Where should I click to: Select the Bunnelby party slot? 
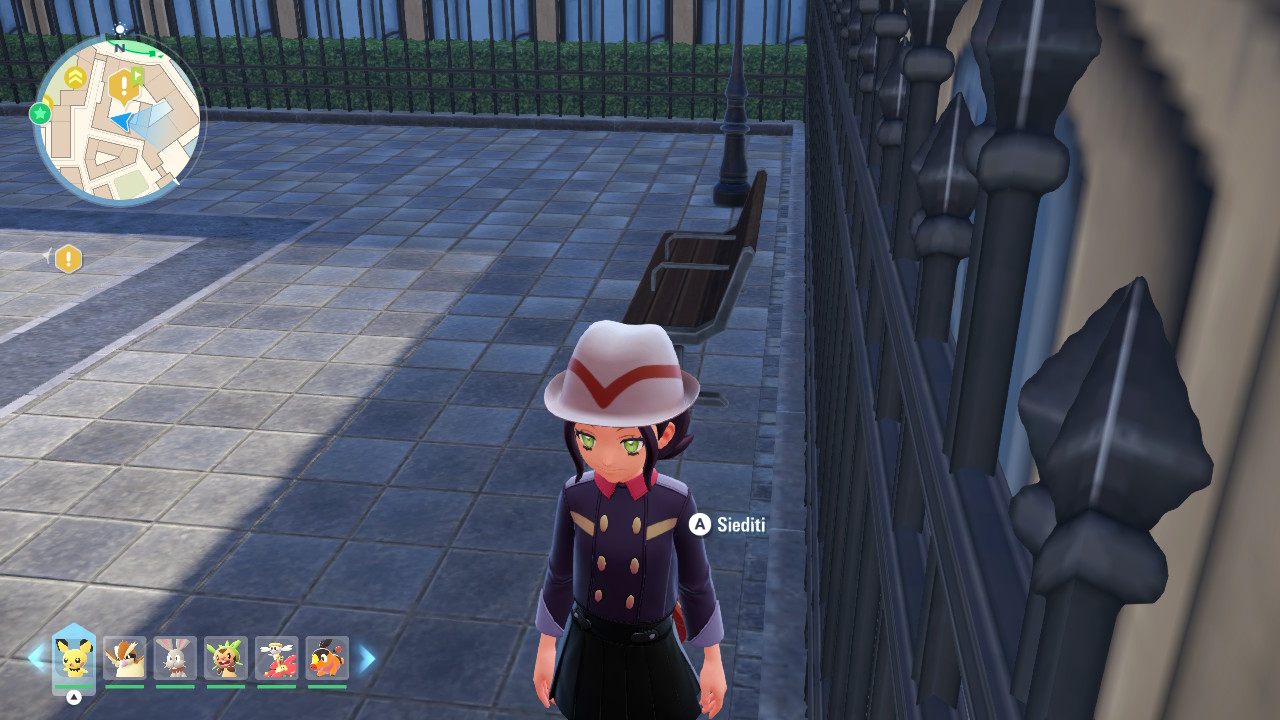tap(175, 658)
